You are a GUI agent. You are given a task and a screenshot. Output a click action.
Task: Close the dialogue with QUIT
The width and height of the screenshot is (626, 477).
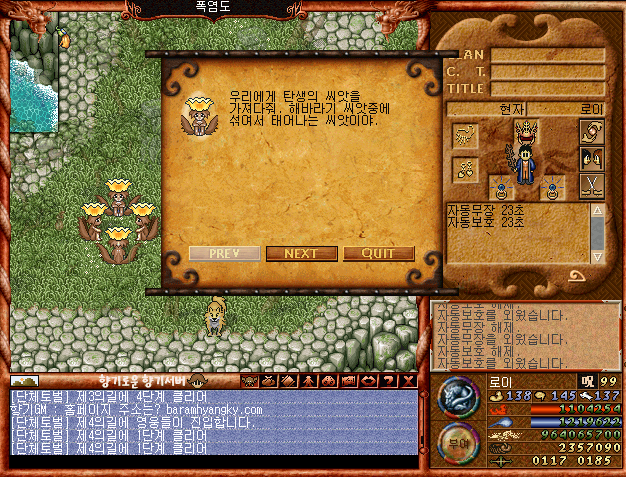coord(378,253)
